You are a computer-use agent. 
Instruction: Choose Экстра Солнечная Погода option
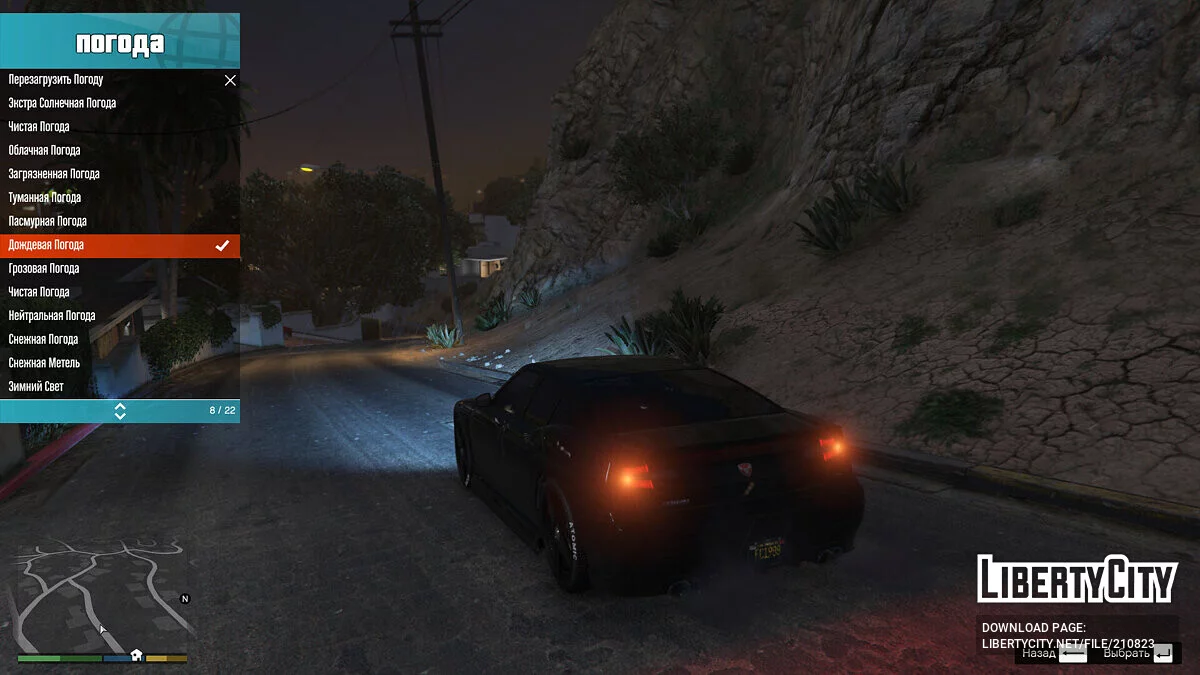point(62,103)
